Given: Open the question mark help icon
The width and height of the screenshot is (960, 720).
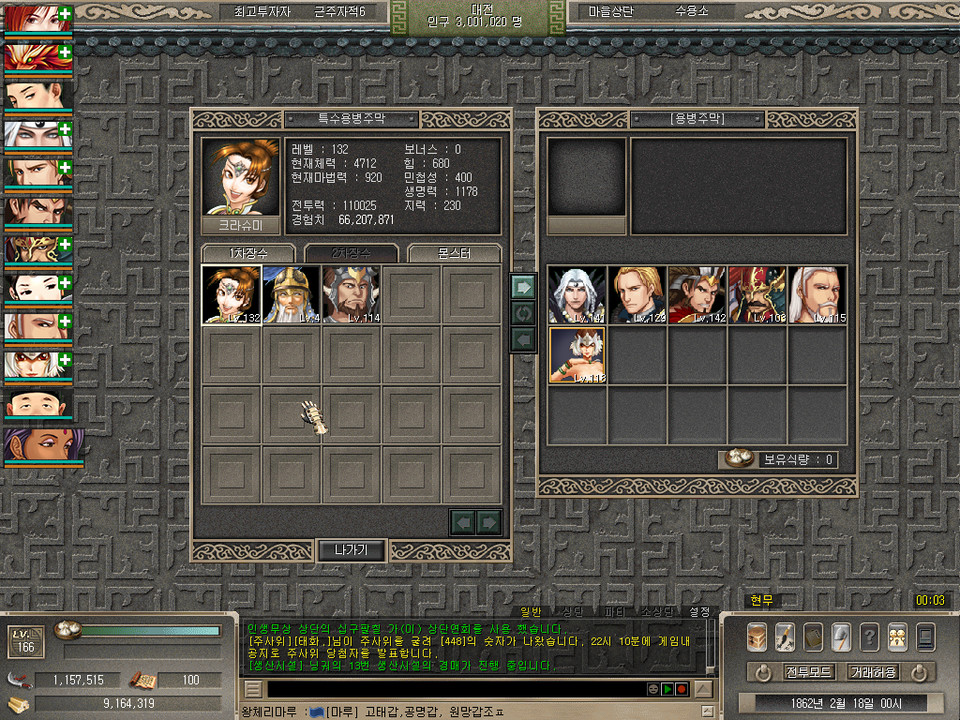Looking at the screenshot, I should click(x=870, y=636).
